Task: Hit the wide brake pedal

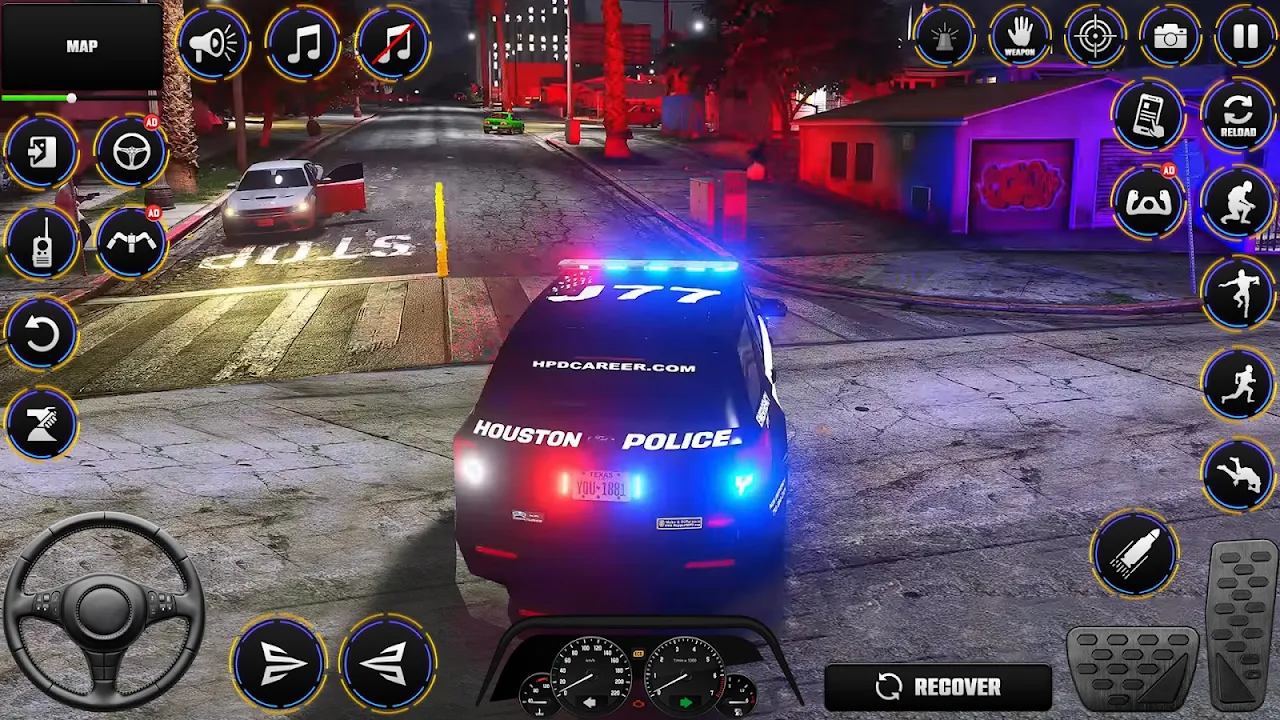Action: (1133, 667)
